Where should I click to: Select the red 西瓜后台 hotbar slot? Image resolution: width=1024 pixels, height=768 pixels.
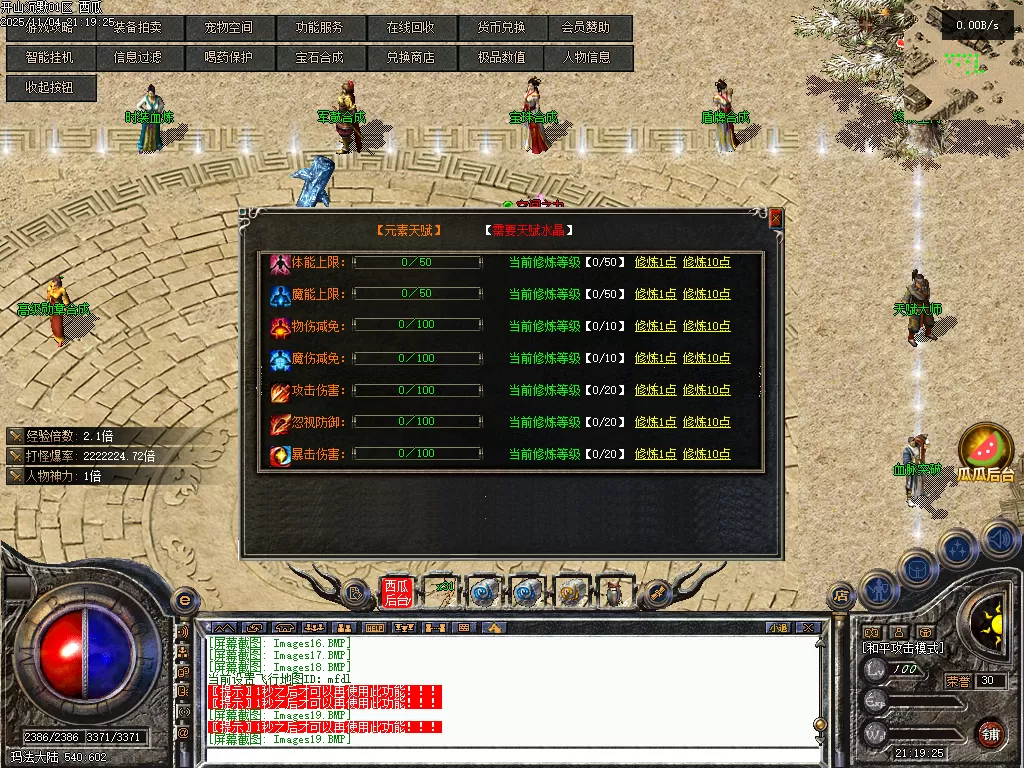(x=396, y=593)
